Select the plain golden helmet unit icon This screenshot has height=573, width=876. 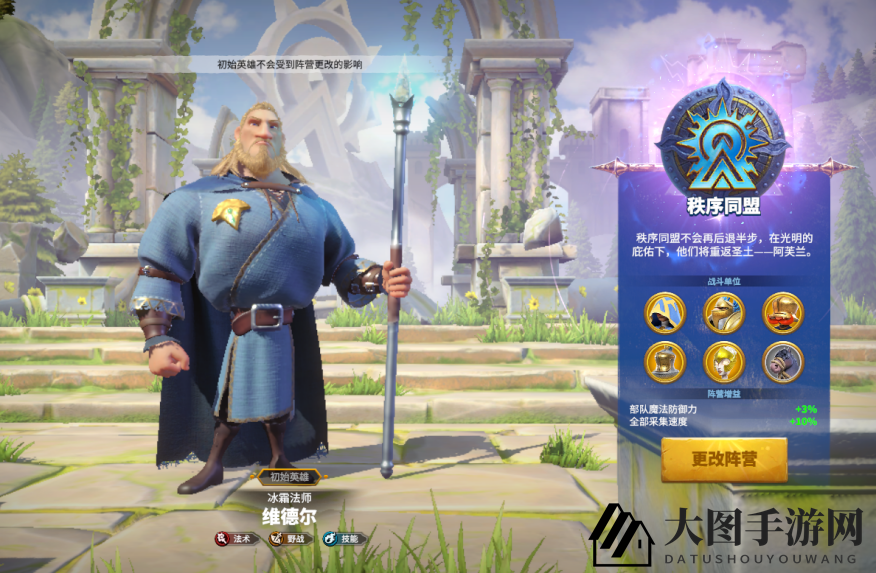click(664, 361)
